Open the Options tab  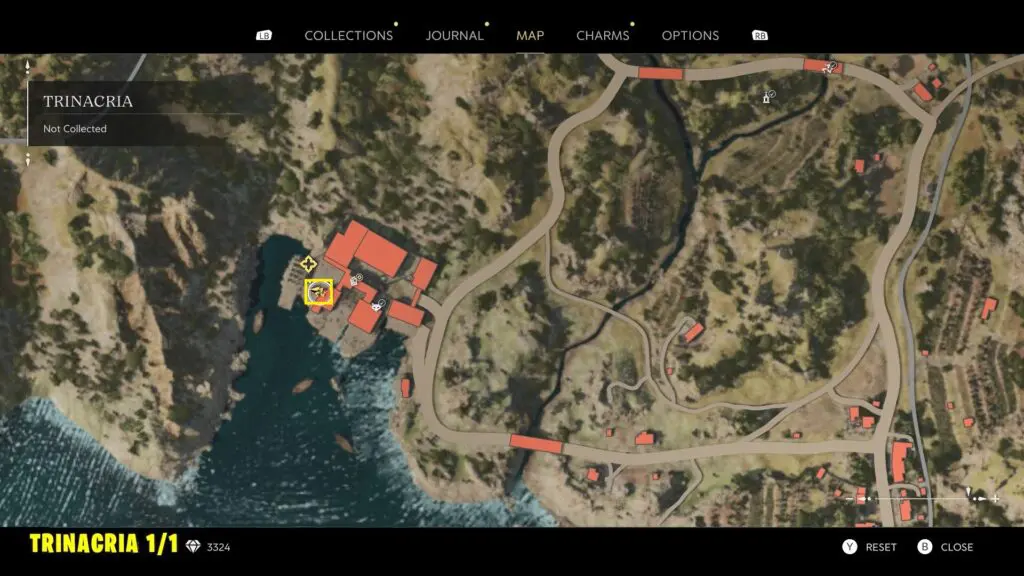[x=690, y=35]
